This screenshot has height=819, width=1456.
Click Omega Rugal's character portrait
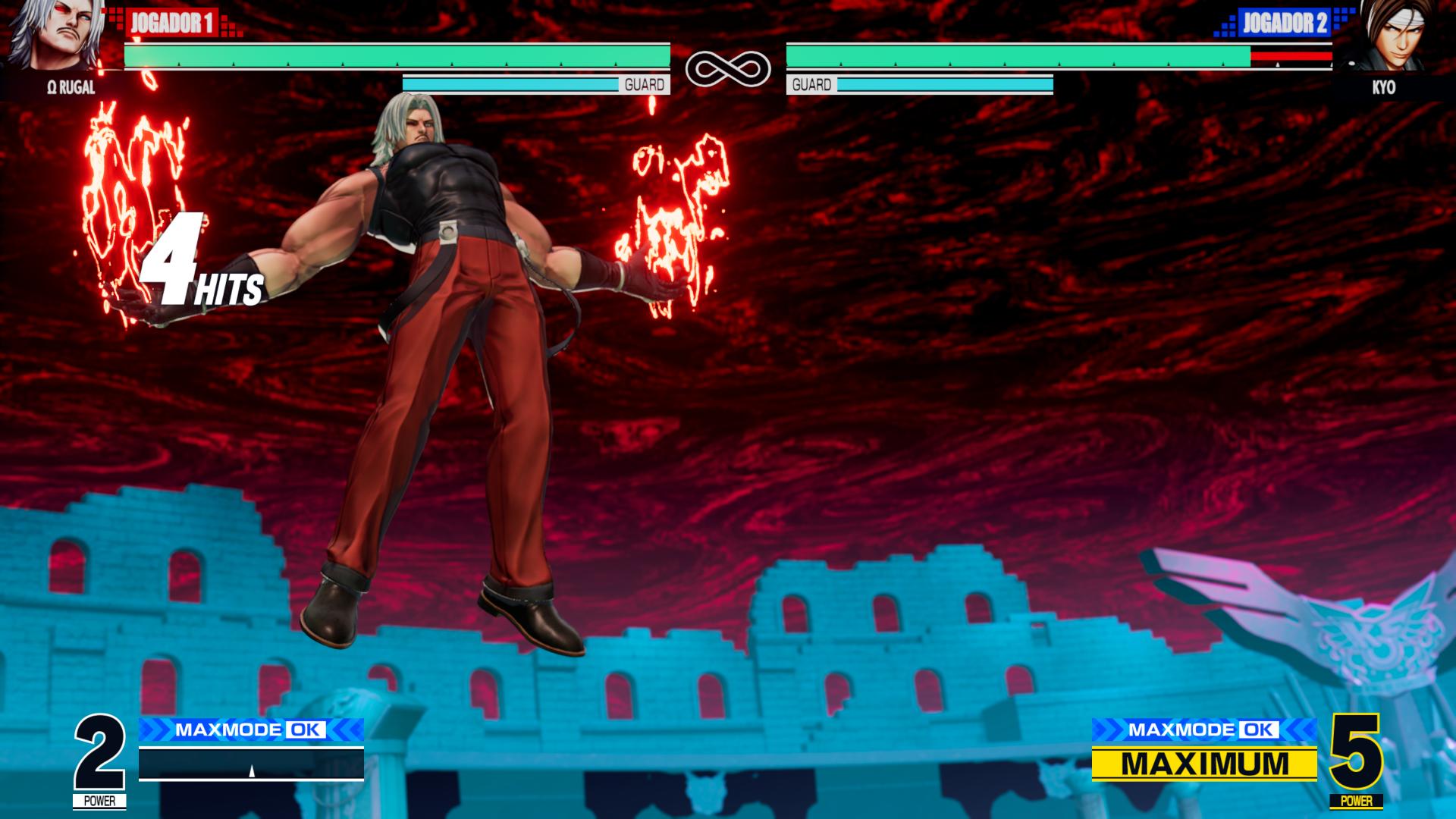57,36
